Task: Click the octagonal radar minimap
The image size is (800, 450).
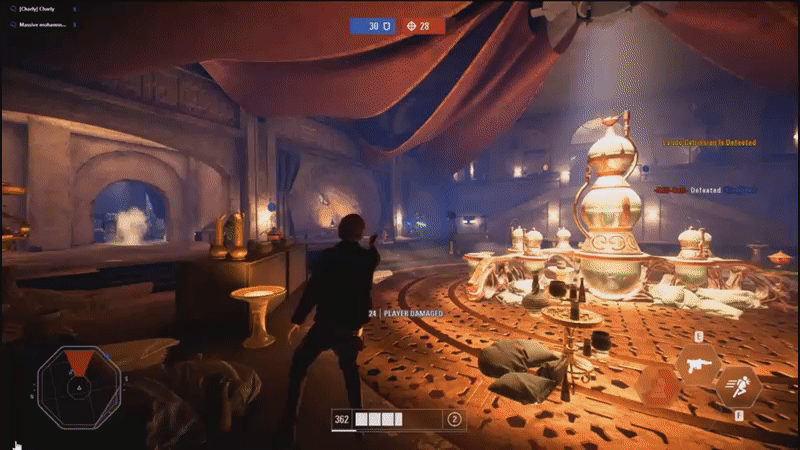Action: click(79, 383)
